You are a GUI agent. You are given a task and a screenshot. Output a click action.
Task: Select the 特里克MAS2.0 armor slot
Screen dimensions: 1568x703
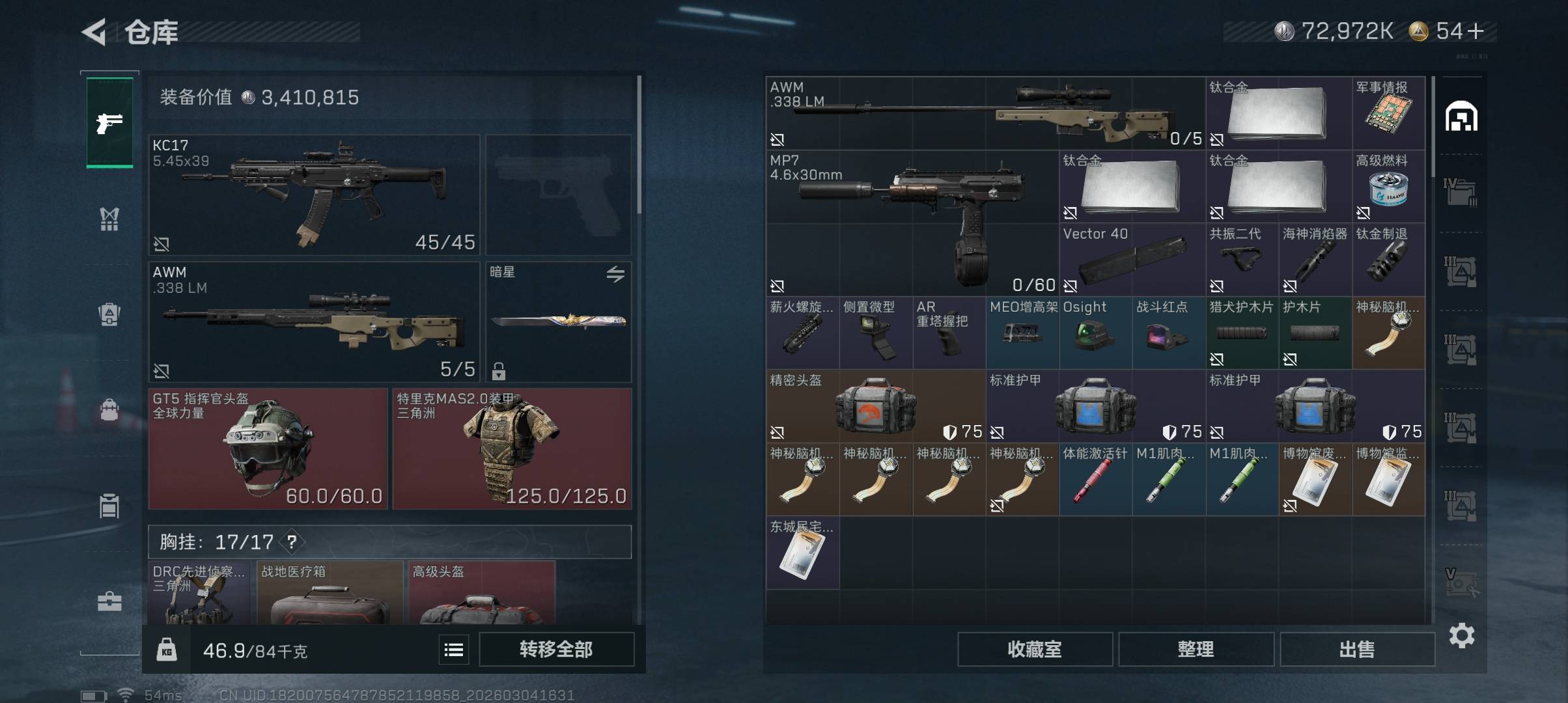(x=512, y=449)
